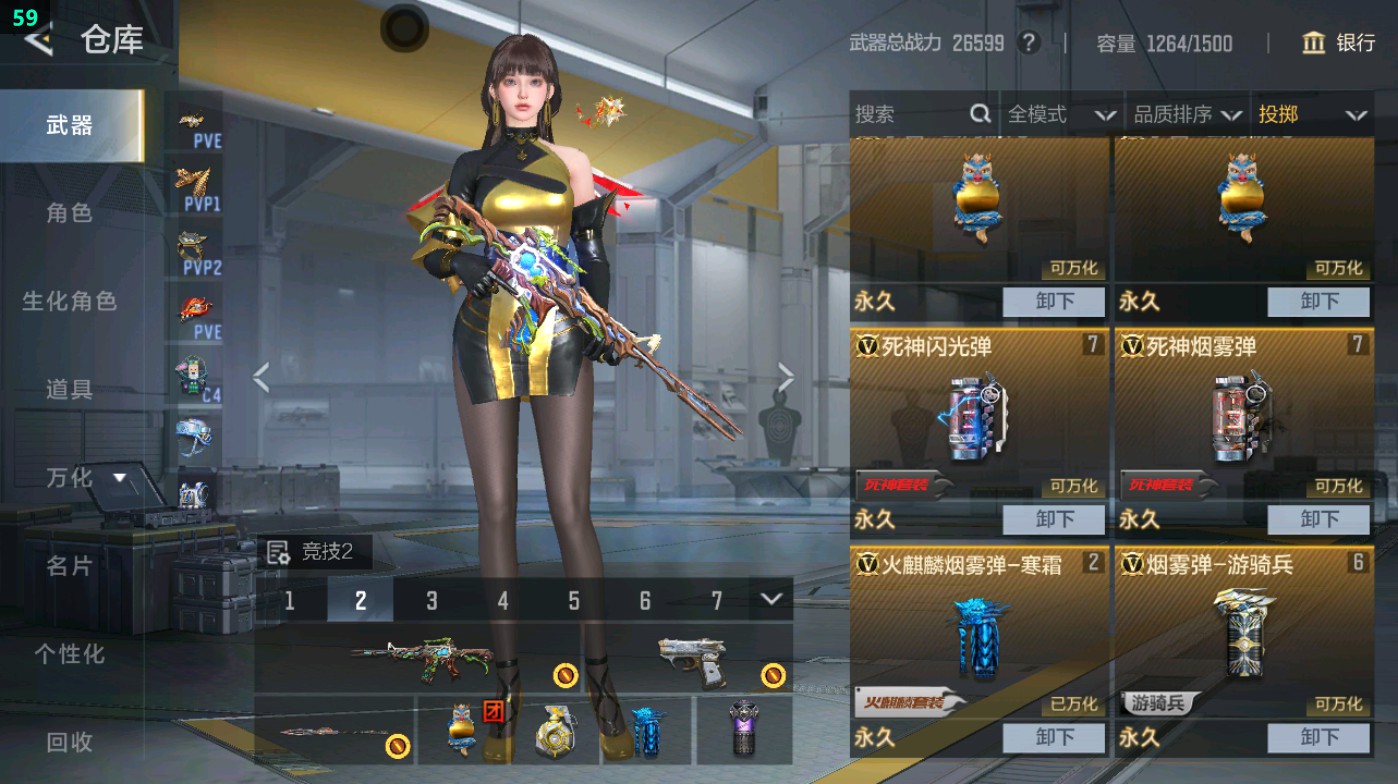Open the 银行 bank panel
This screenshot has width=1398, height=784.
1344,44
